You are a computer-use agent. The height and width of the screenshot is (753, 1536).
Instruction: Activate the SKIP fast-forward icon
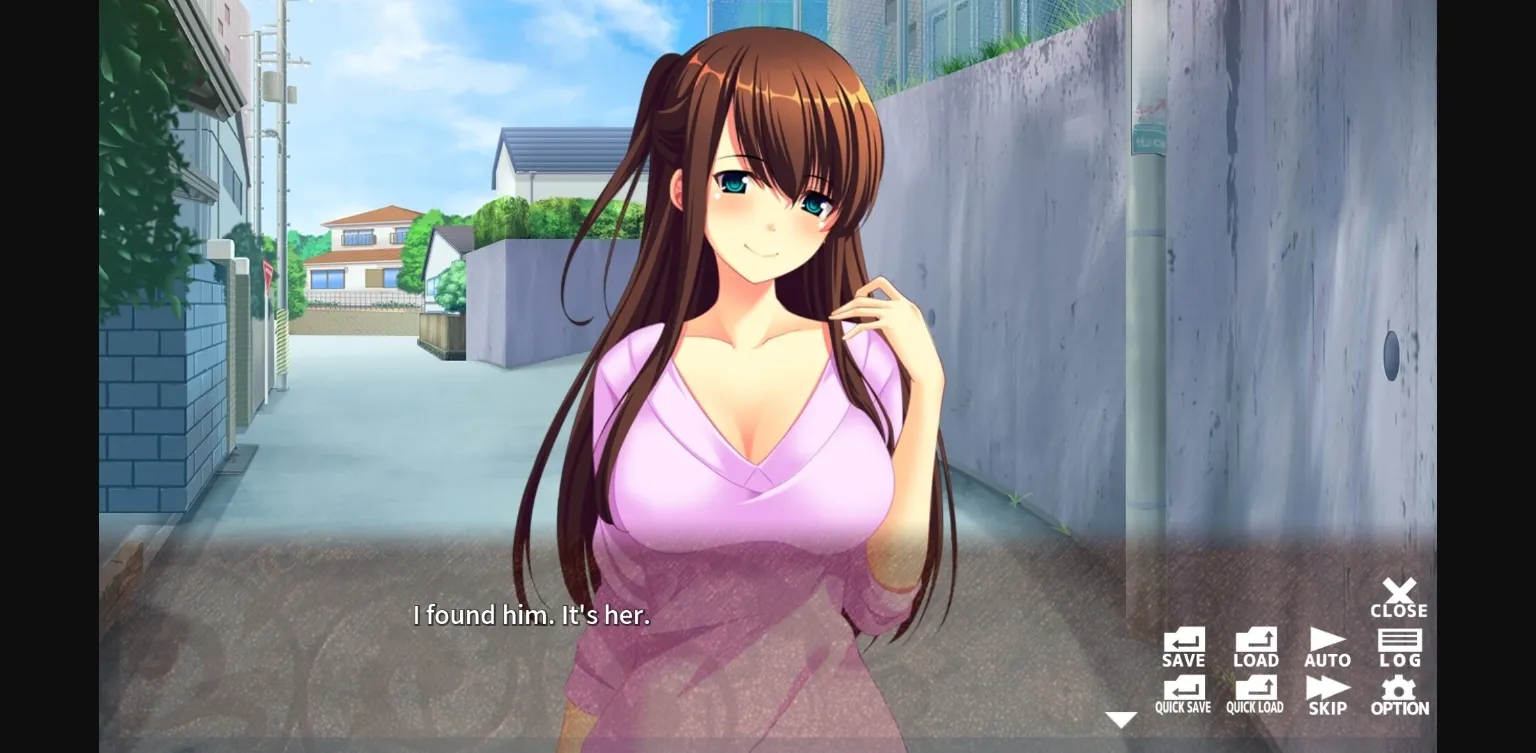tap(1328, 690)
